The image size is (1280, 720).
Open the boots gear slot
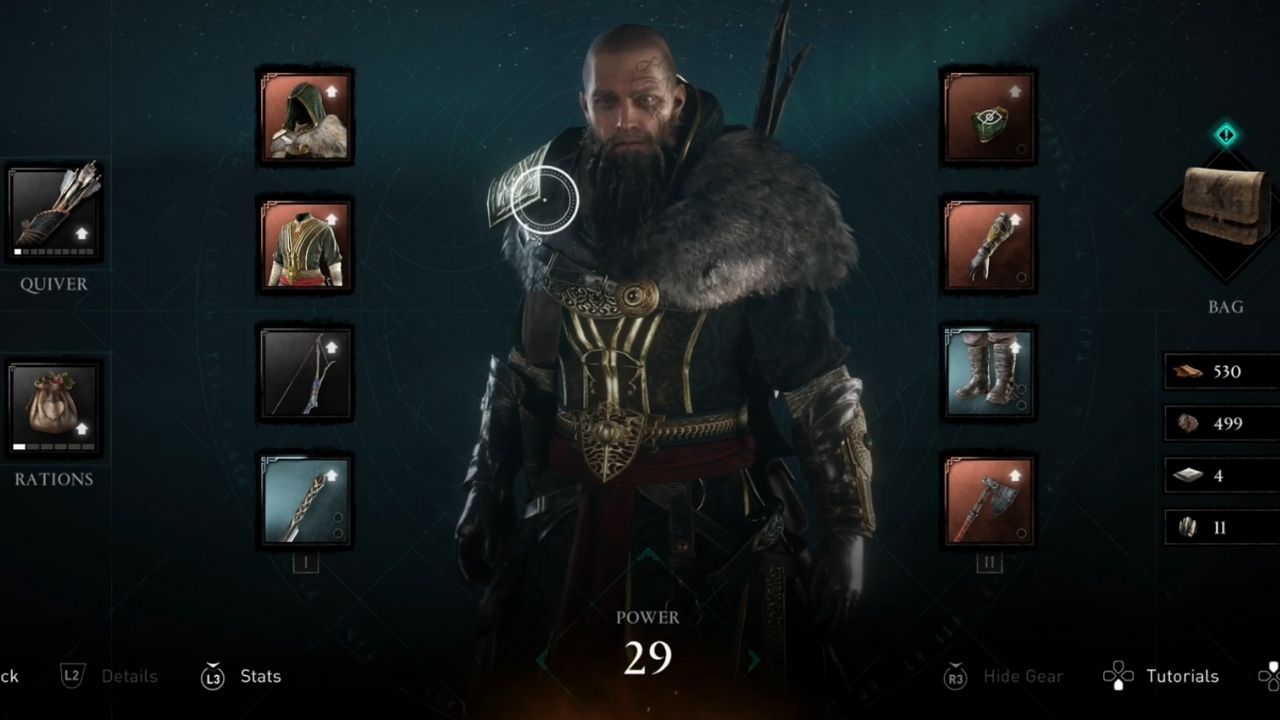pos(988,373)
